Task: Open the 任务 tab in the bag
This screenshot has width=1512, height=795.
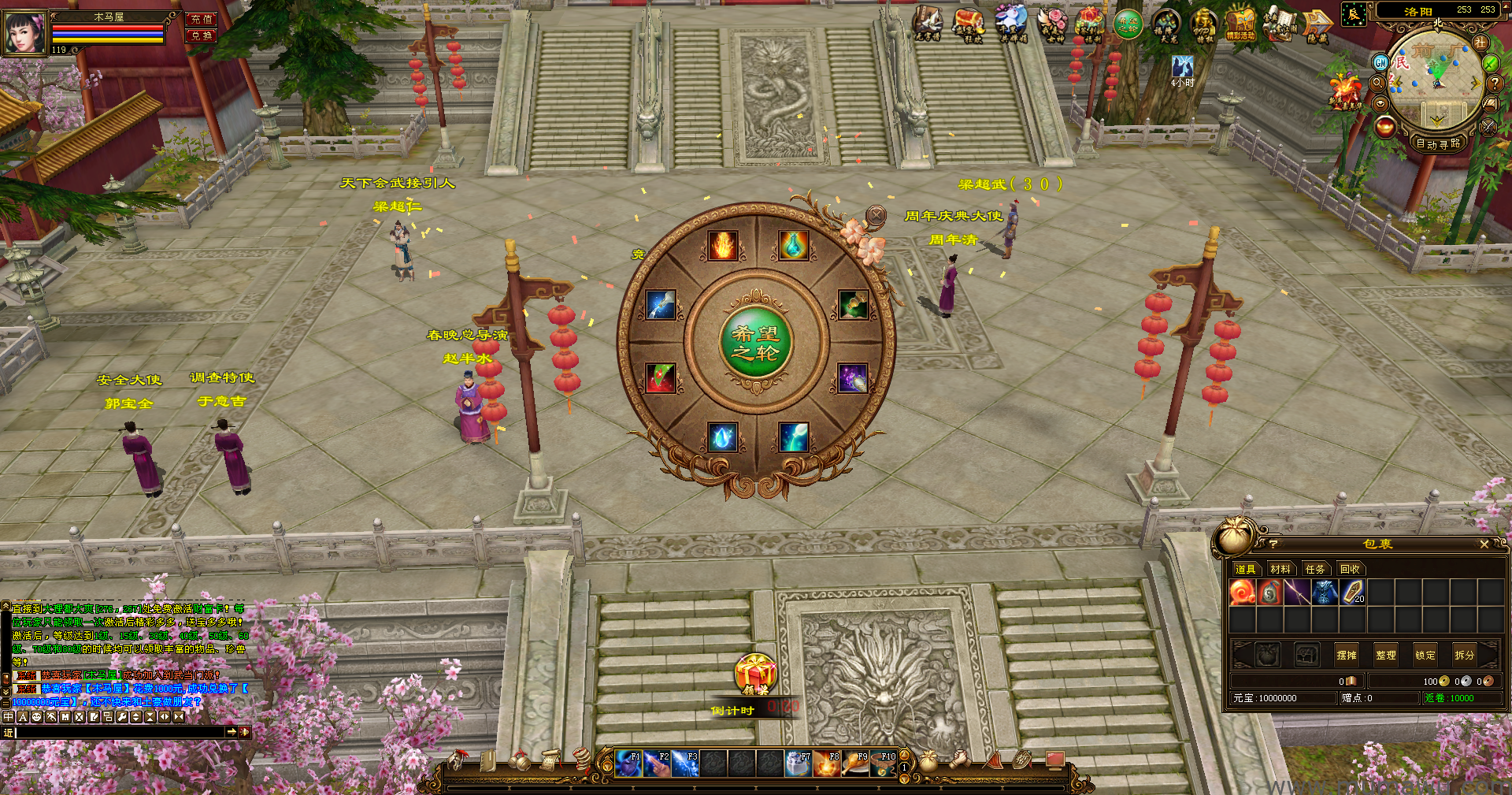Action: tap(1315, 569)
